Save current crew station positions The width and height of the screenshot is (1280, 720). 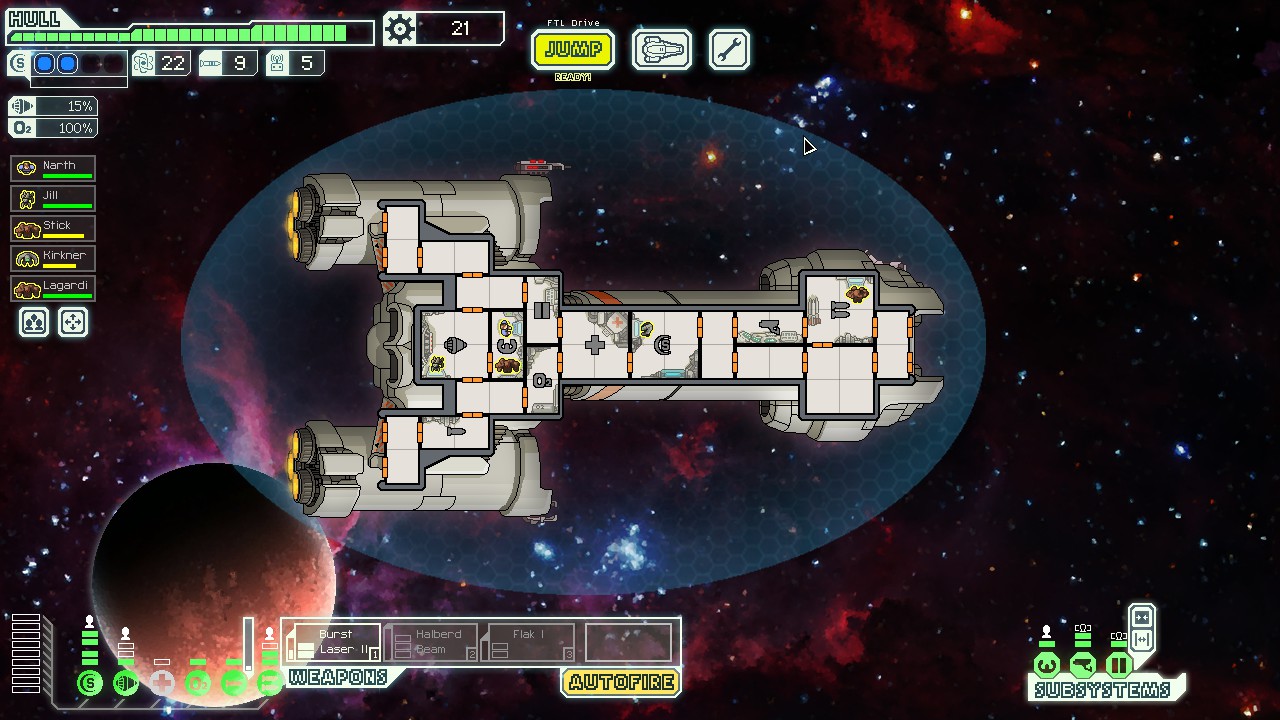[34, 322]
